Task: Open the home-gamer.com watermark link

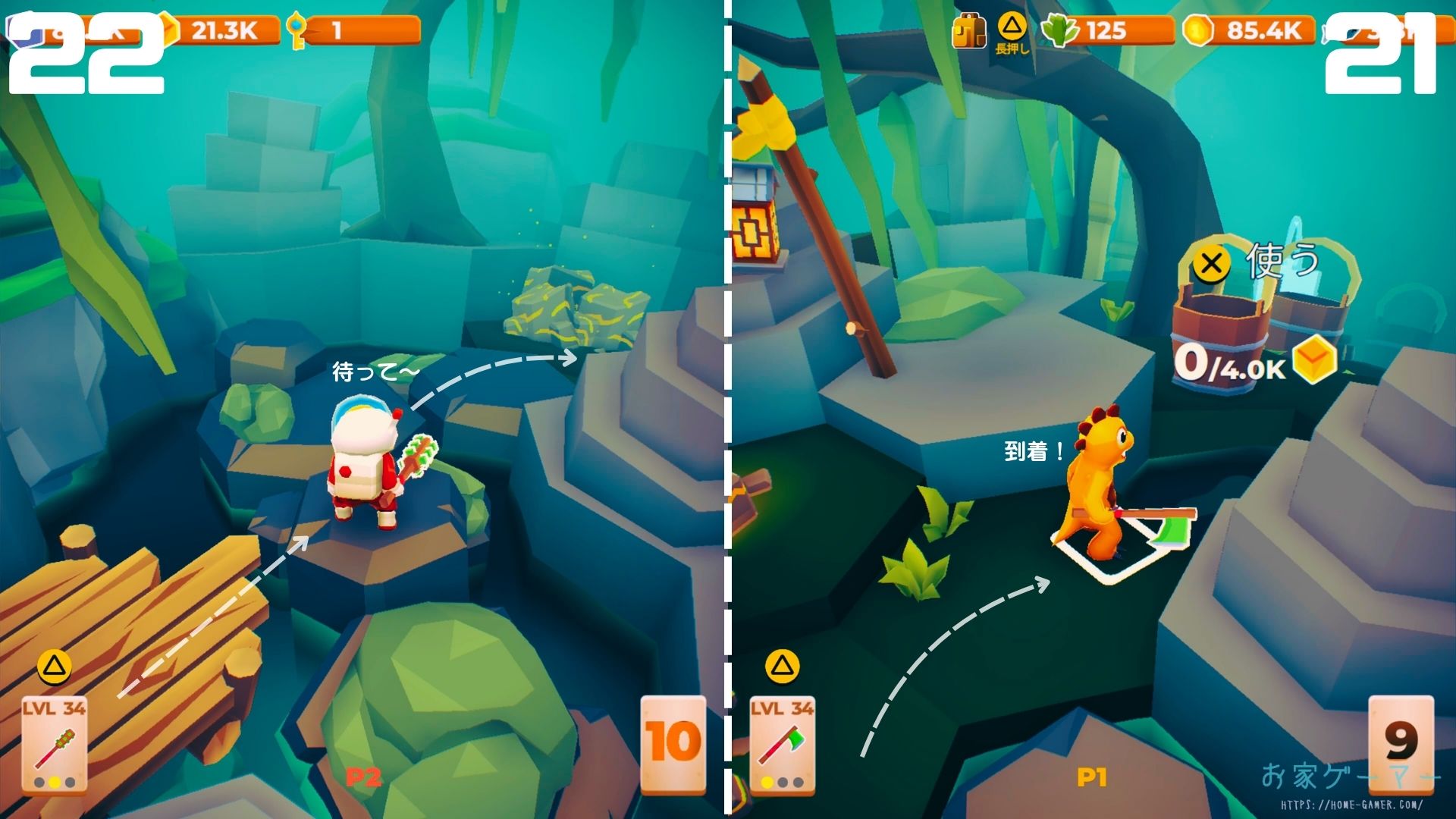Action: (x=1351, y=805)
